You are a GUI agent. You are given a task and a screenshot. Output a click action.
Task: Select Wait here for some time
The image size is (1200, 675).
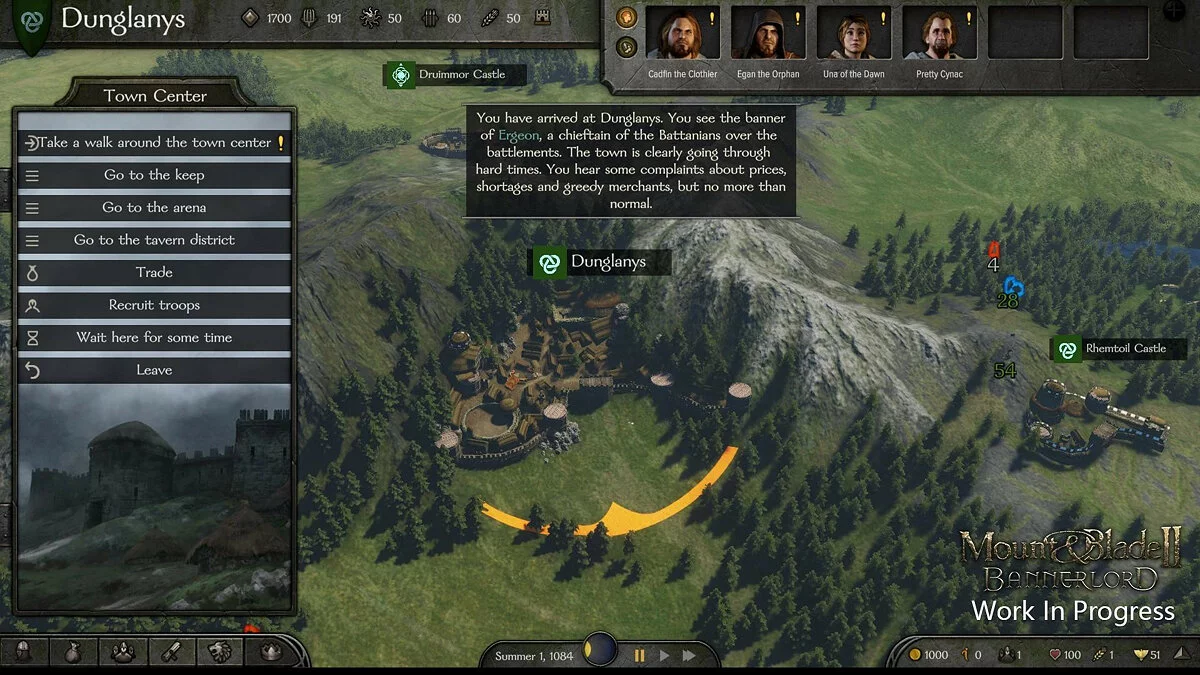pos(154,337)
